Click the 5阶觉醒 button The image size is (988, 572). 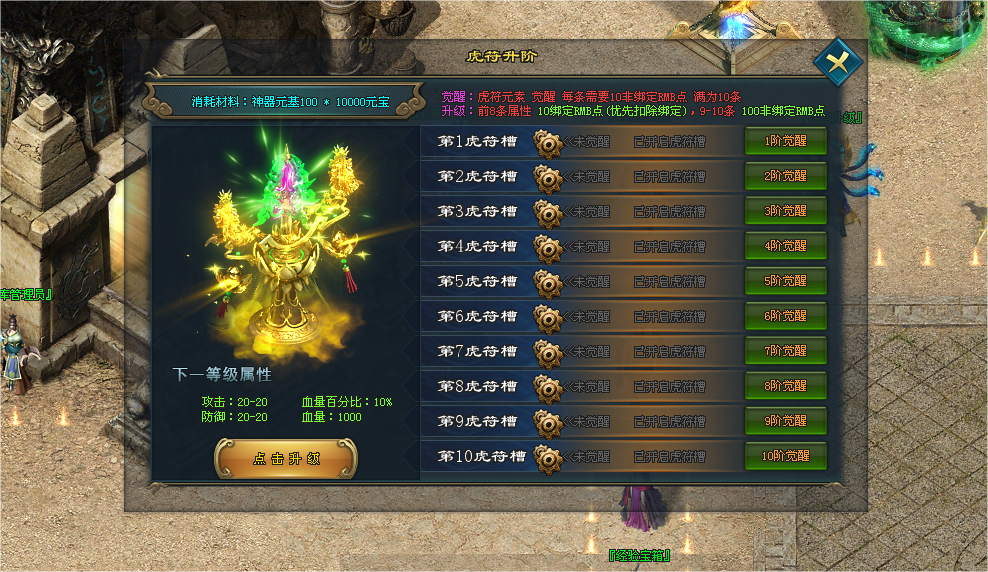coord(785,281)
